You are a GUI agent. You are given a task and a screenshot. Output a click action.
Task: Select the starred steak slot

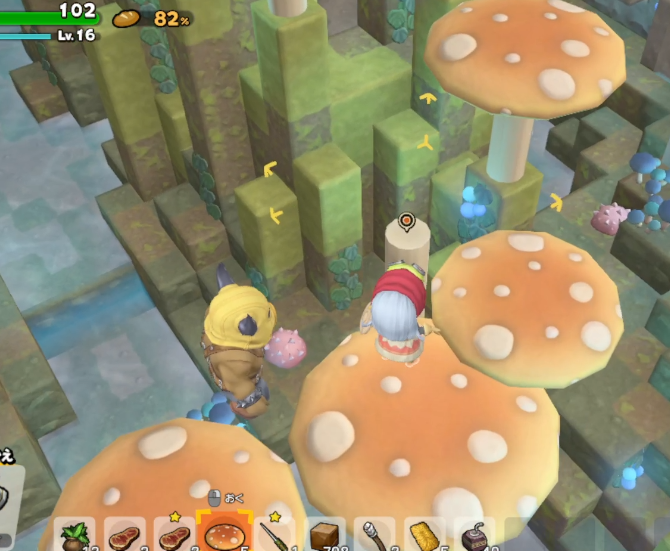(175, 536)
